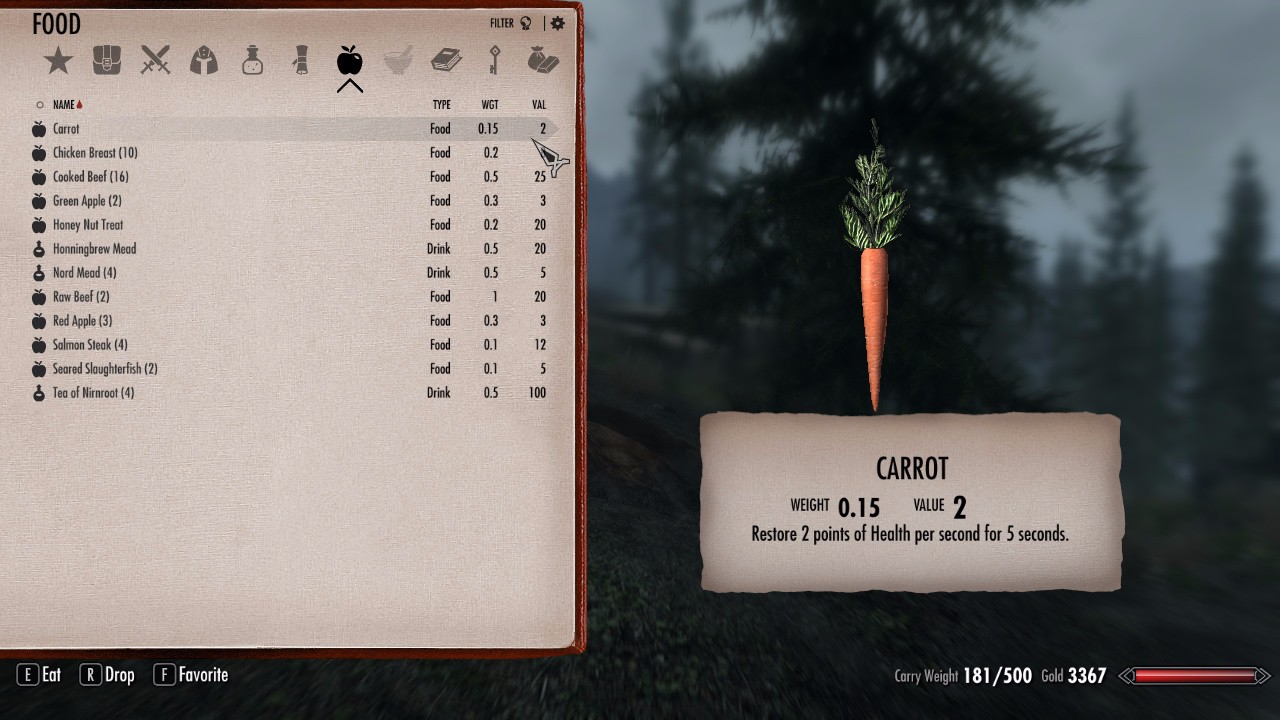Choose Honningbrew Mead from the list
This screenshot has height=720, width=1280.
(94, 249)
